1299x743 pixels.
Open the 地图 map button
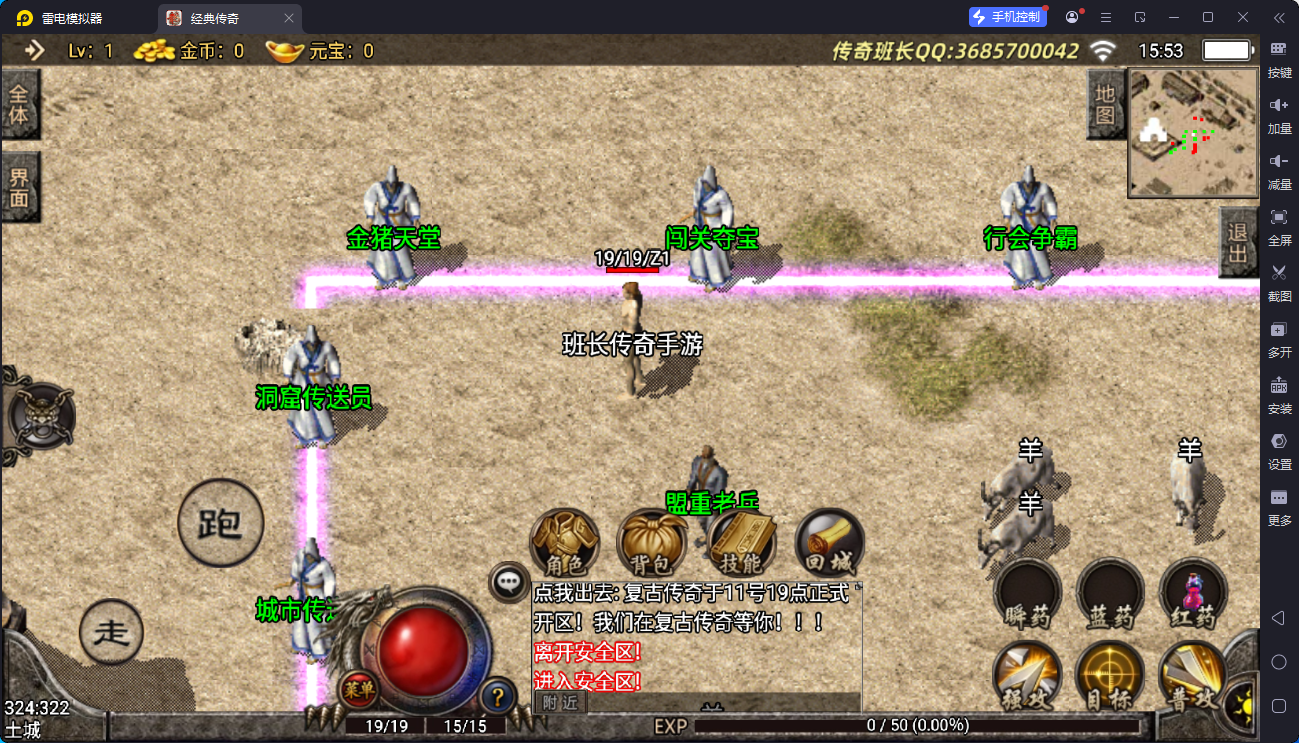click(1104, 105)
